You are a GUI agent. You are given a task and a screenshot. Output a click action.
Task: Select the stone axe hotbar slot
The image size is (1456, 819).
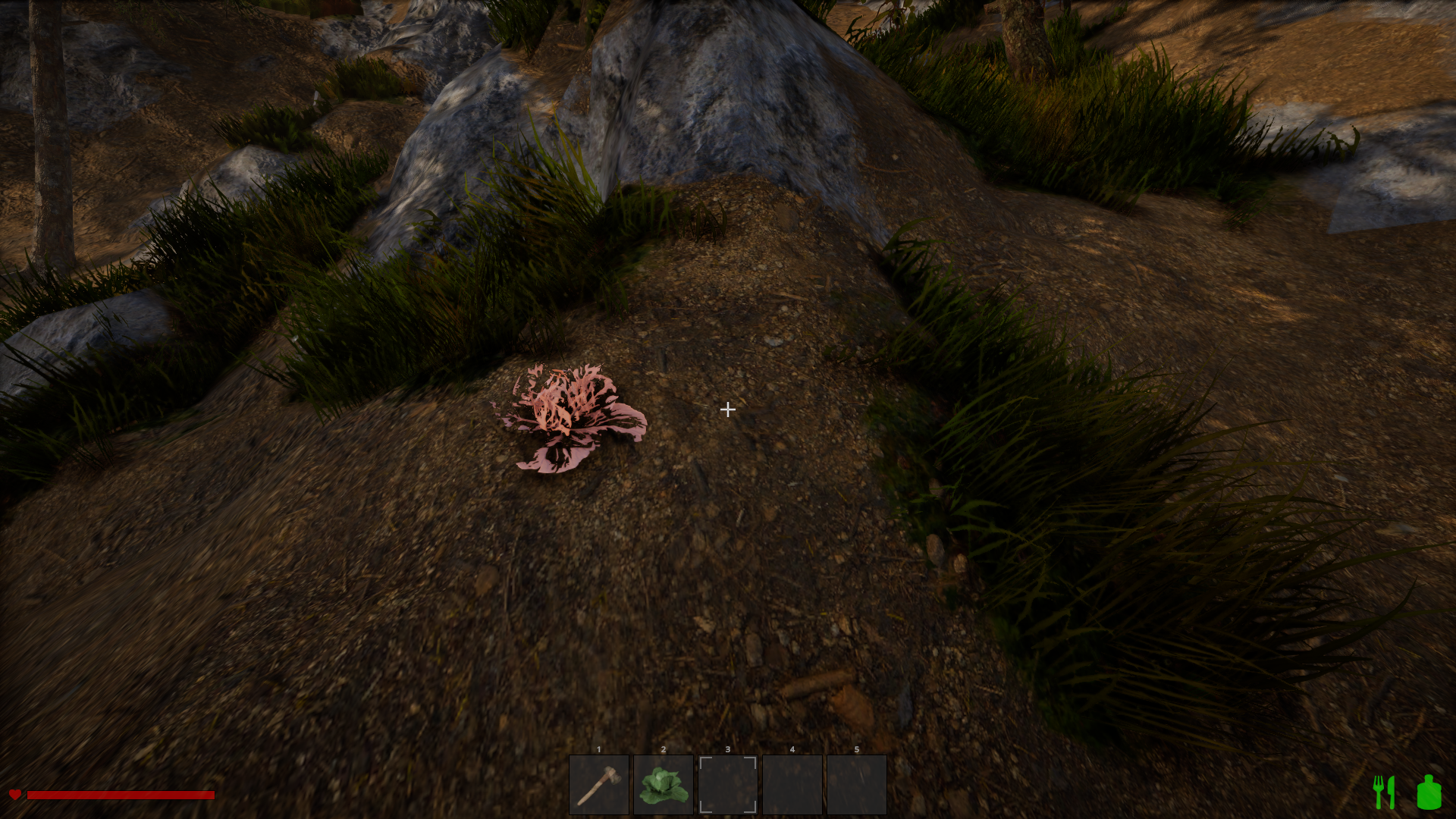(x=599, y=785)
